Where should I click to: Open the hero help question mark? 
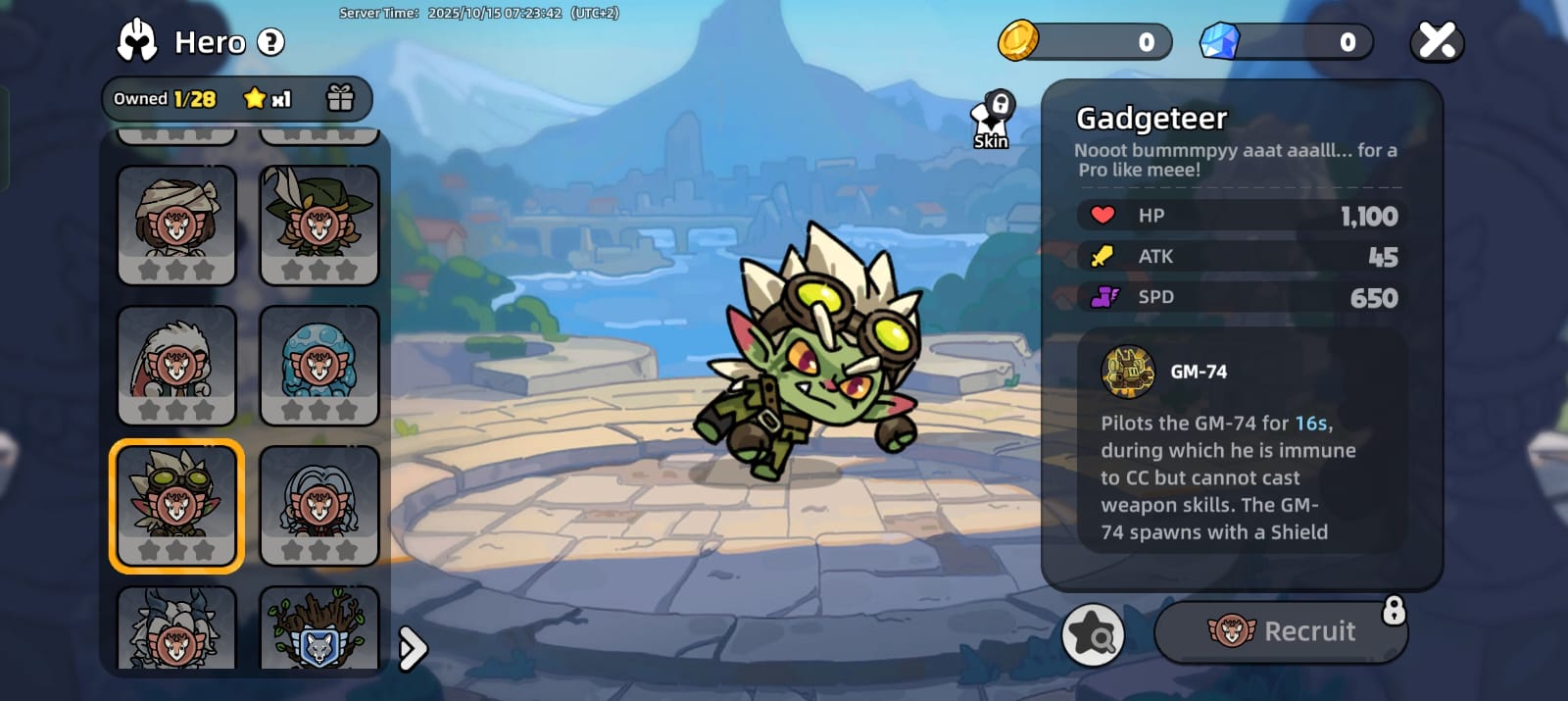tap(270, 42)
